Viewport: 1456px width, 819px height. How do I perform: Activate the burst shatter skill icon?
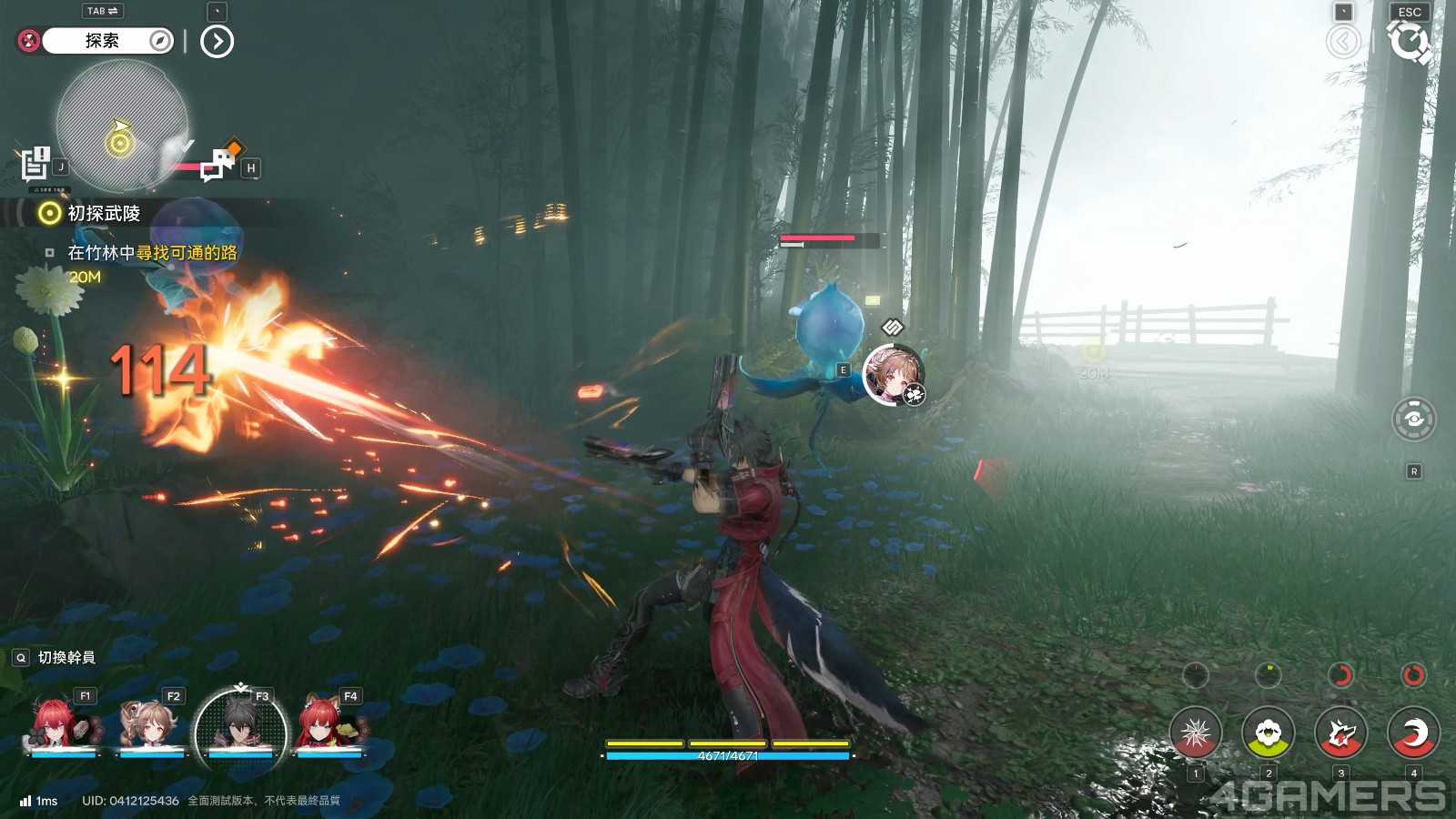point(1196,733)
